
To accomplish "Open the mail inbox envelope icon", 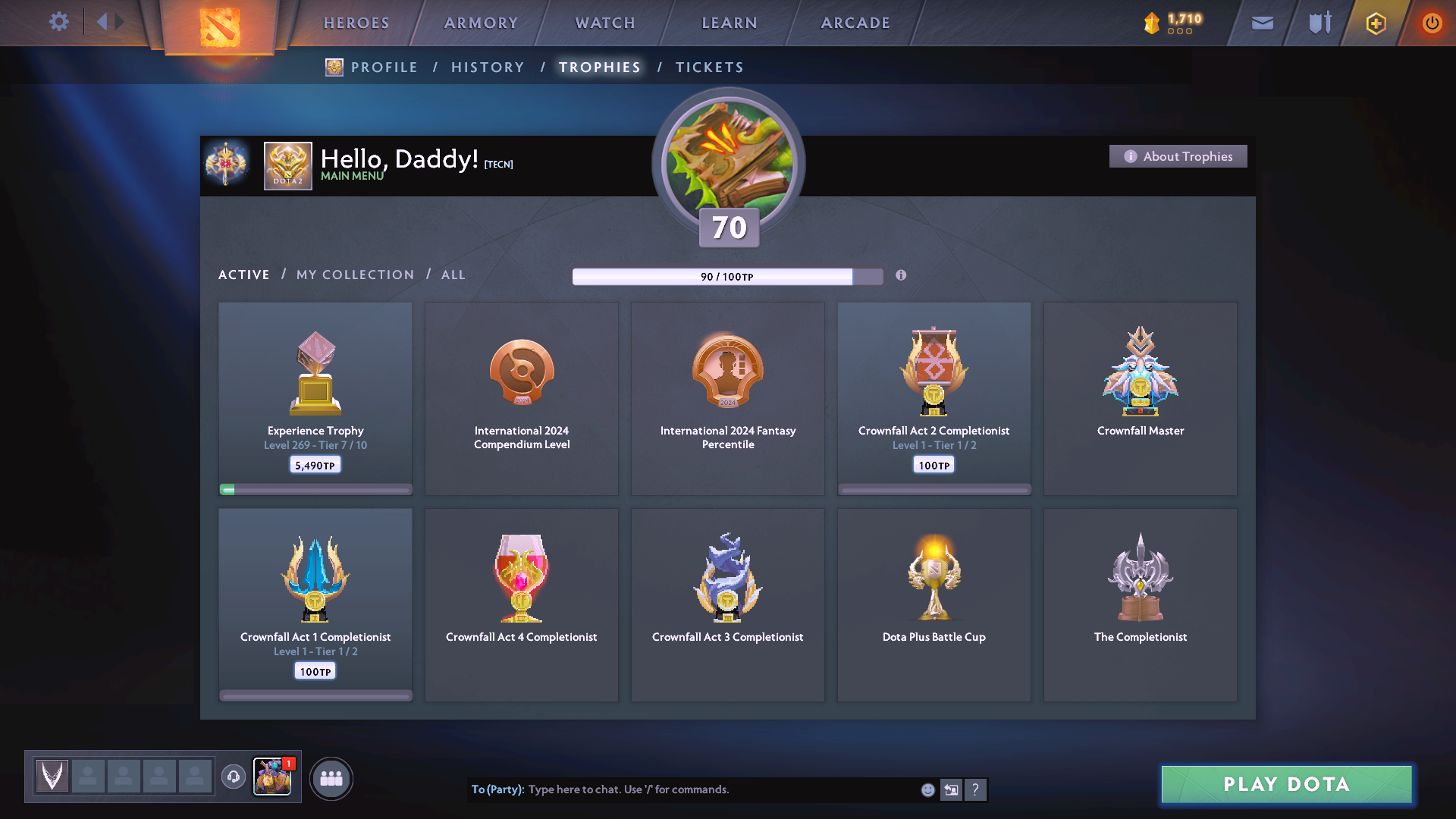I will click(x=1261, y=23).
